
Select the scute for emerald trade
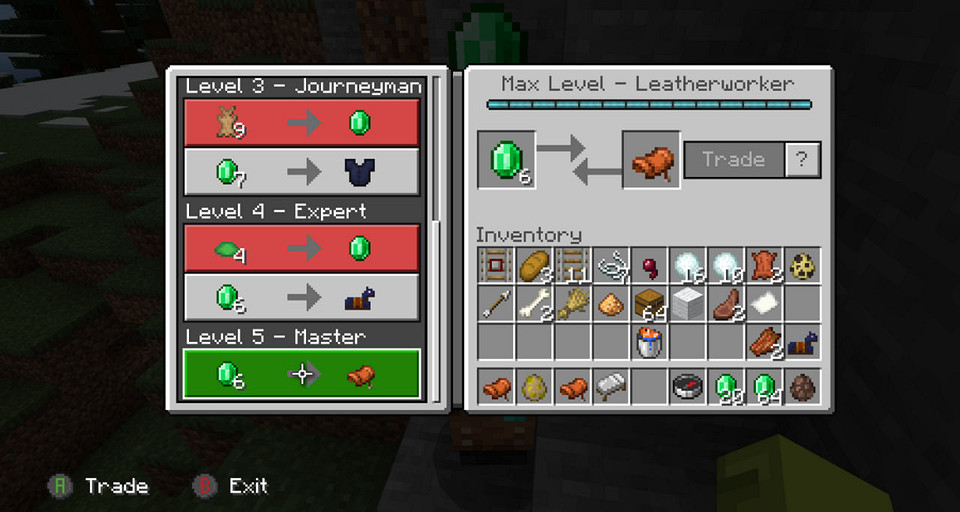coord(301,248)
